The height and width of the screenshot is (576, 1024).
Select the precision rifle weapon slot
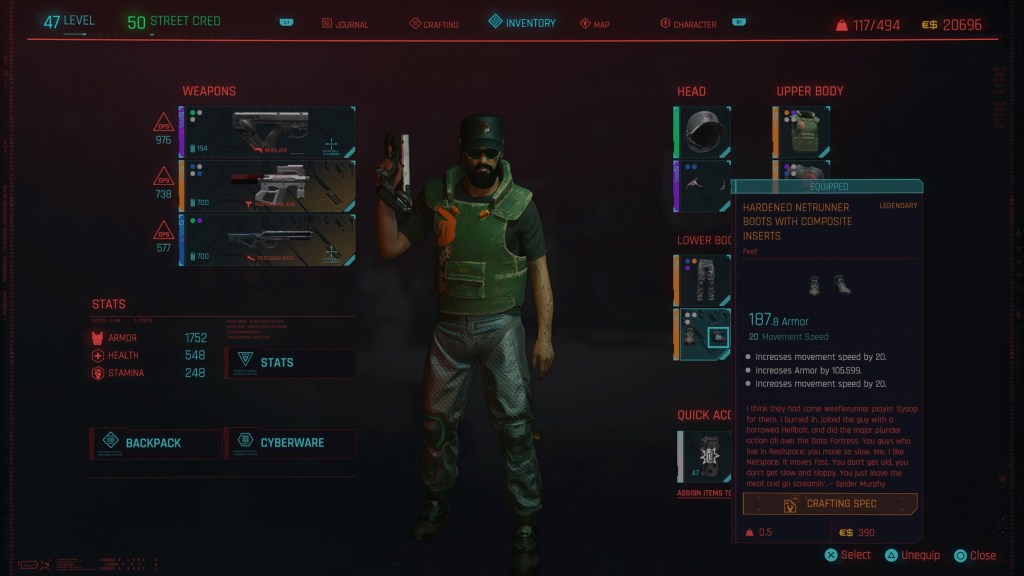(267, 240)
